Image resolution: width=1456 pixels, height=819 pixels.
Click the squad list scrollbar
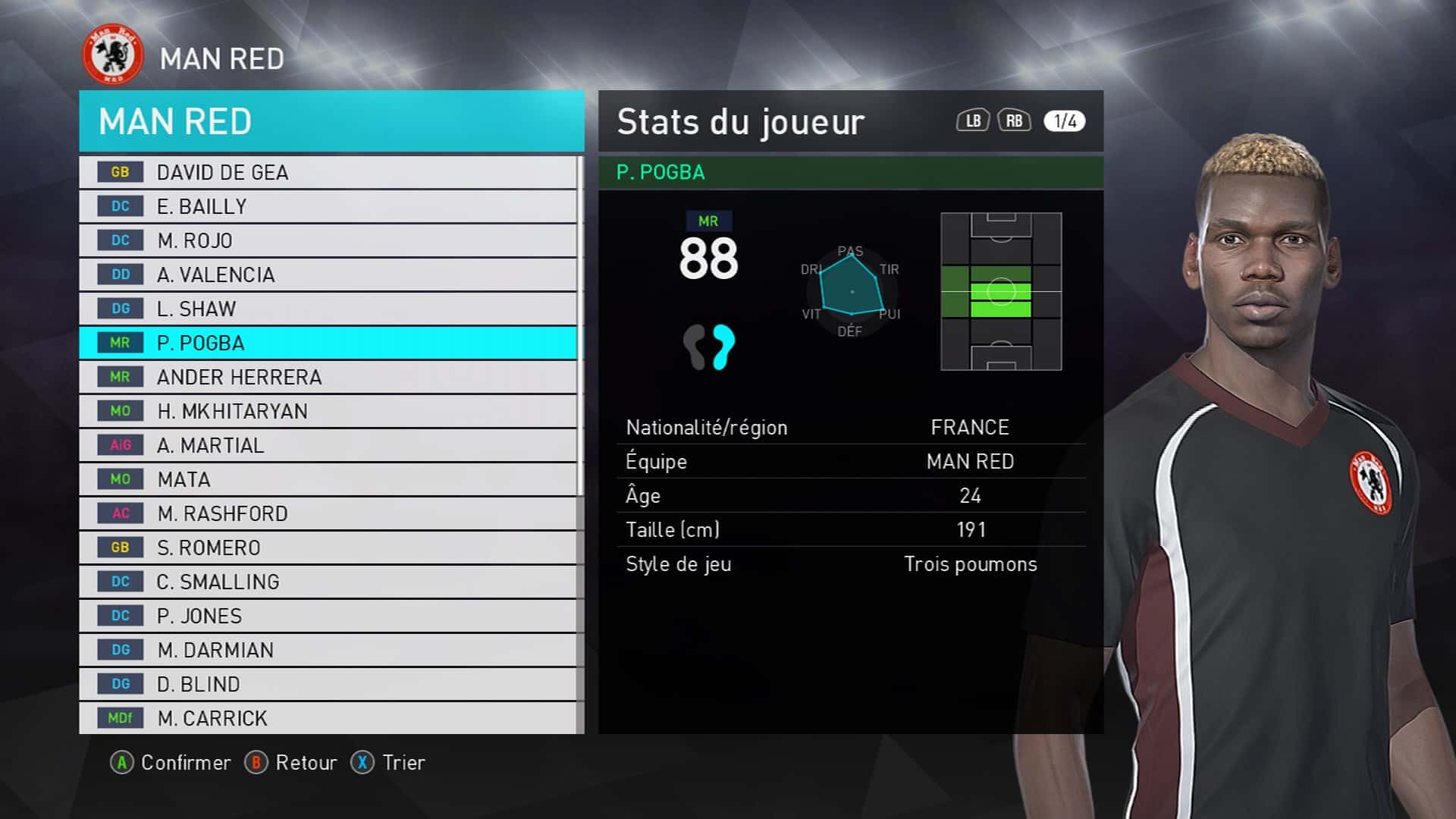tap(580, 326)
